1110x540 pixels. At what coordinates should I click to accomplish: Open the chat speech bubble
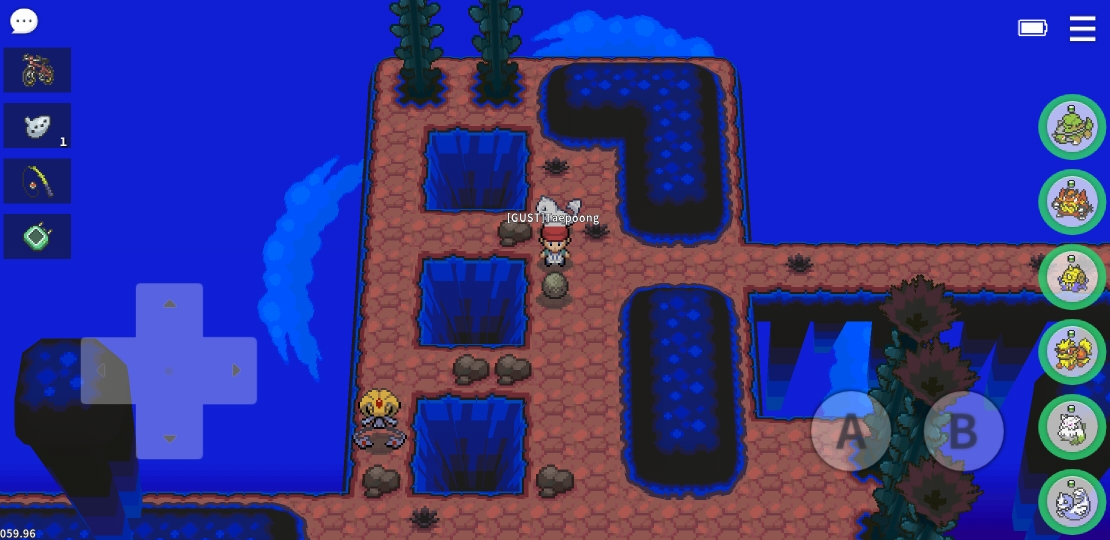click(24, 21)
